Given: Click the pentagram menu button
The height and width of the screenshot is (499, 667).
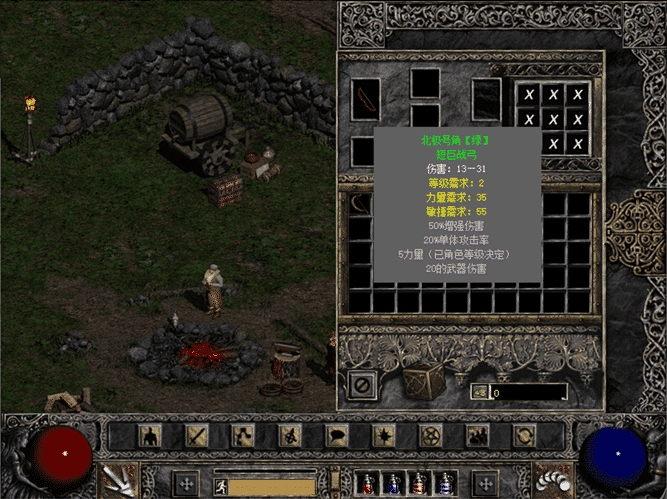Looking at the screenshot, I should [x=431, y=436].
